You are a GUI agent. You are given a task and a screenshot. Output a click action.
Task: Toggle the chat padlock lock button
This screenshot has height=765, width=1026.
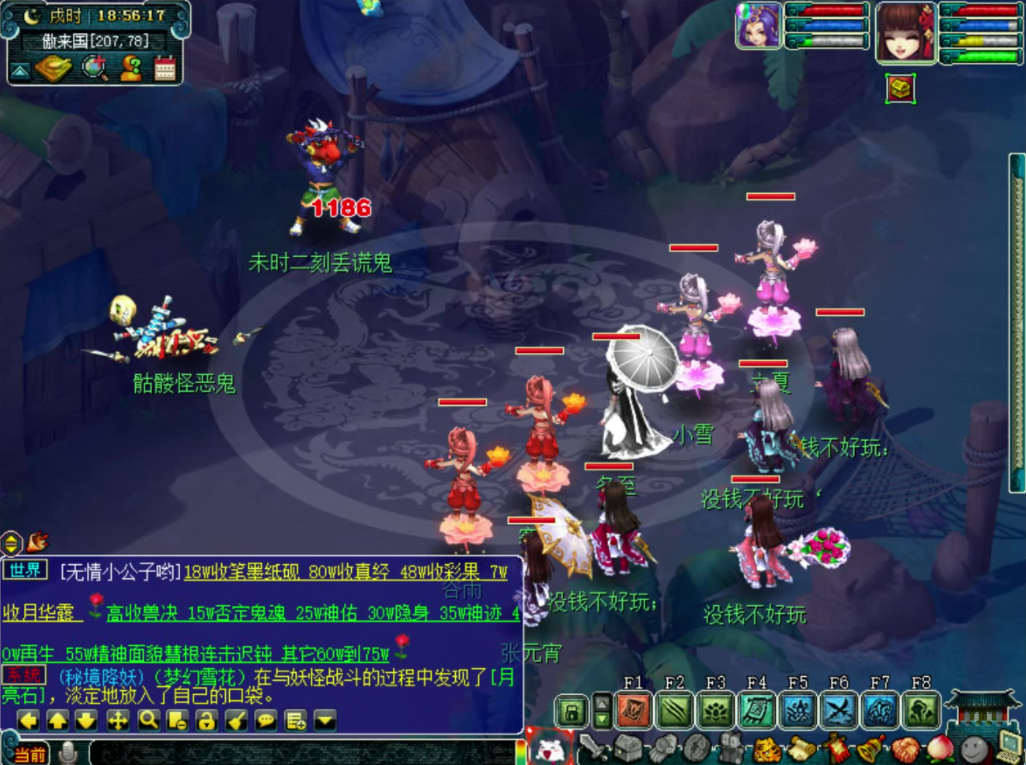pyautogui.click(x=207, y=720)
